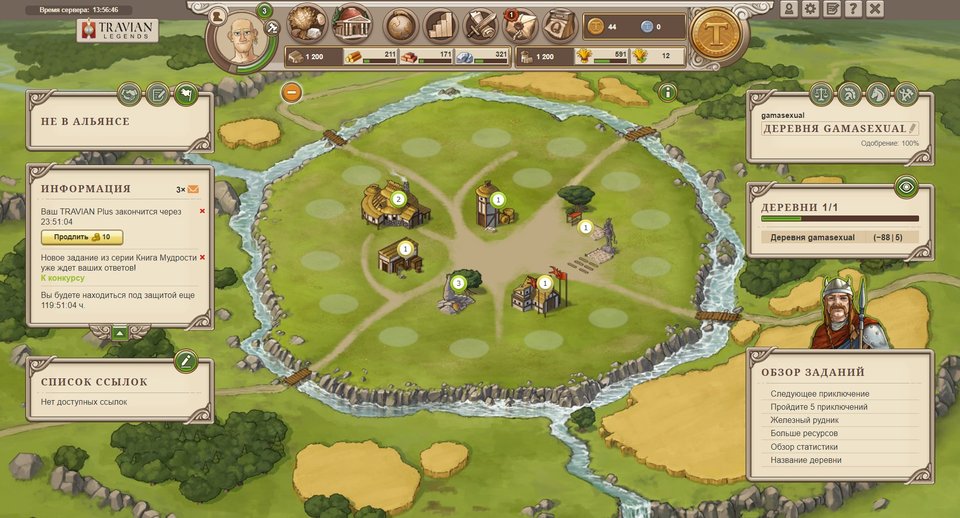Viewport: 960px width, 518px height.
Task: Extend Travian Plus with the Продлить button
Action: point(81,237)
